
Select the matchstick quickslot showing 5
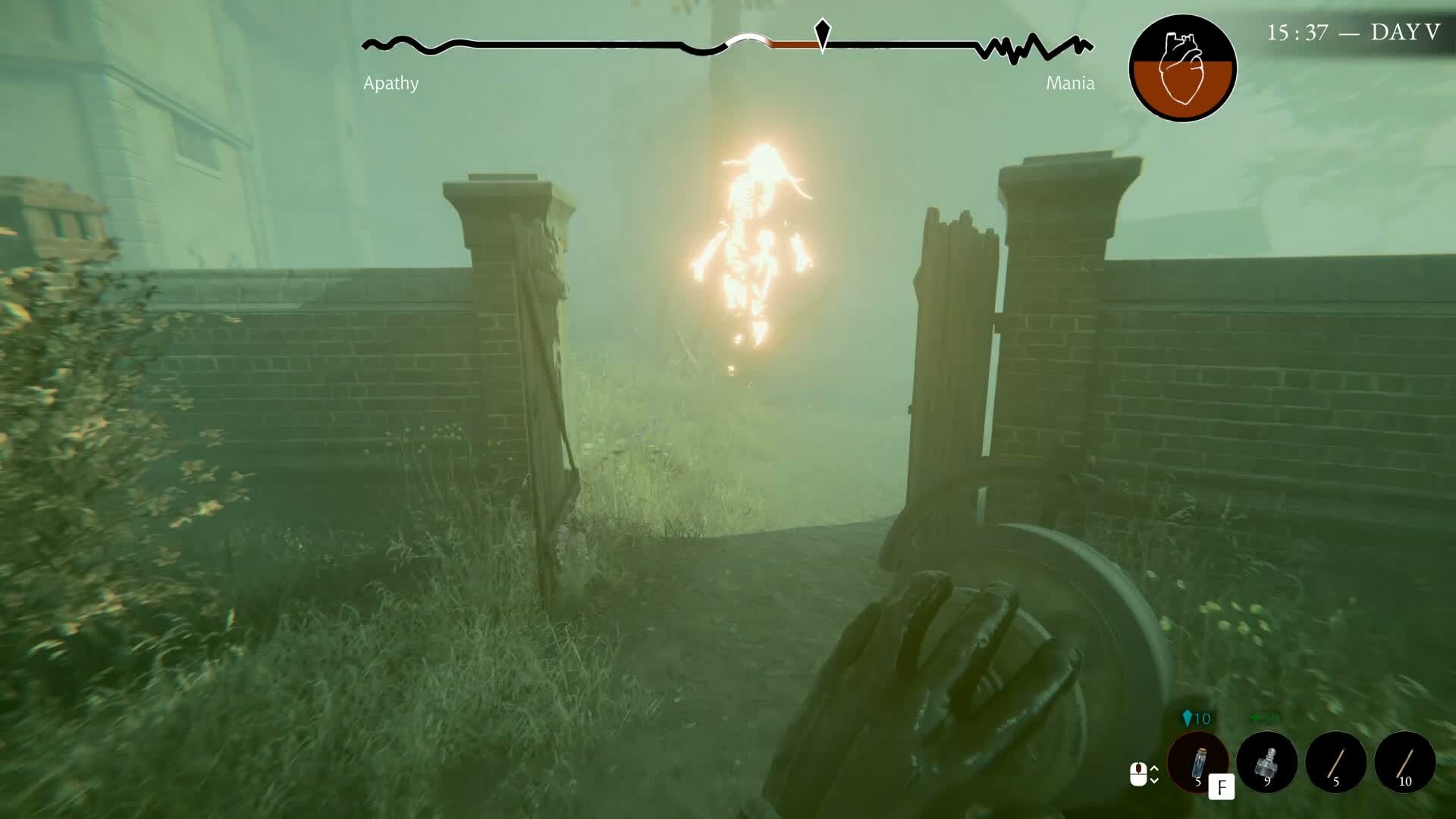pos(1336,762)
